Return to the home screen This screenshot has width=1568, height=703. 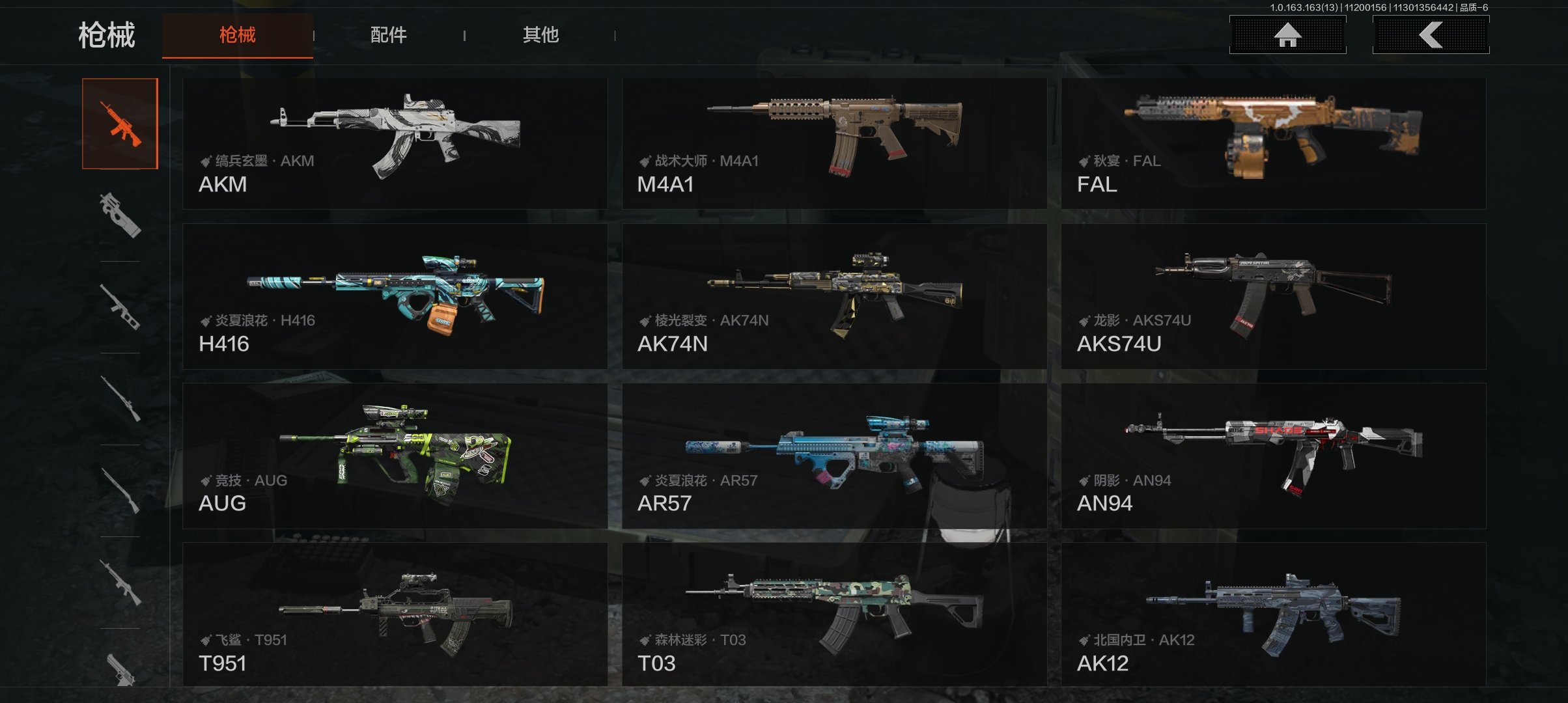click(x=1287, y=35)
